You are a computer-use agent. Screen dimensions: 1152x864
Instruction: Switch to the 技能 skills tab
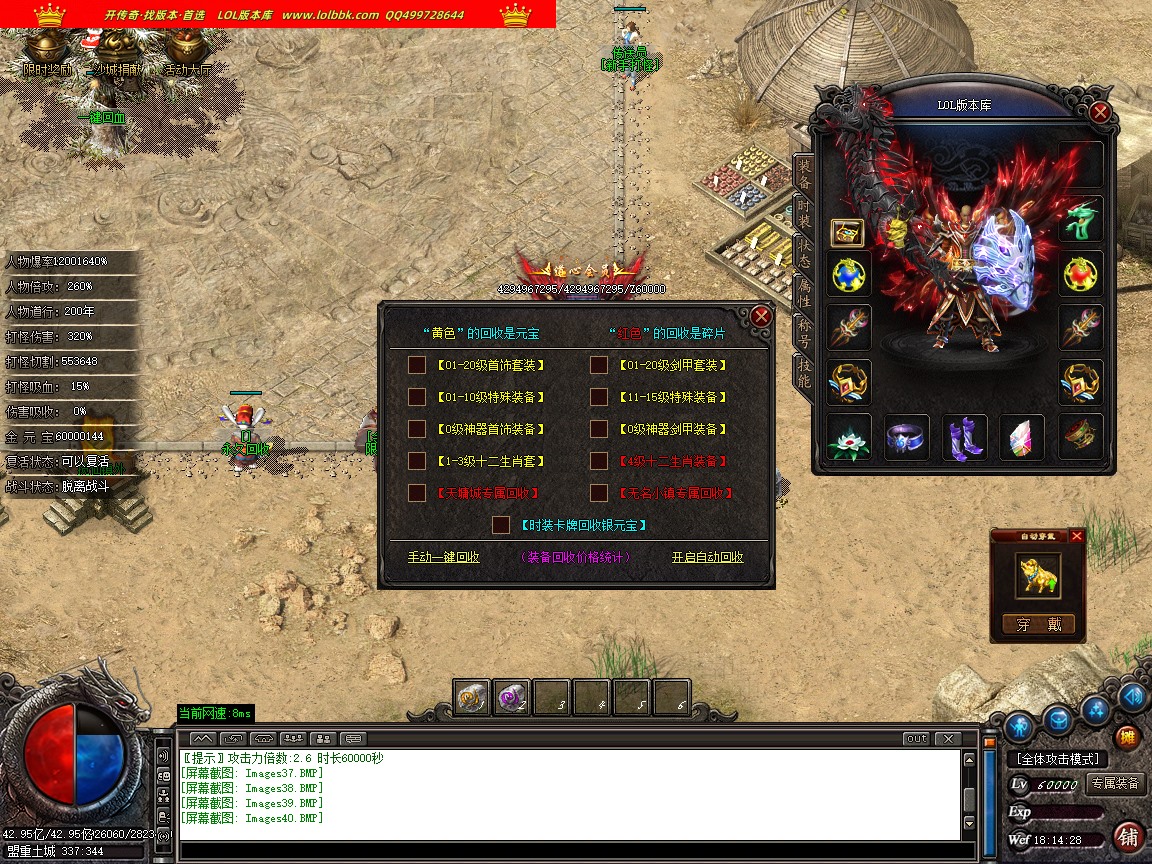(803, 372)
